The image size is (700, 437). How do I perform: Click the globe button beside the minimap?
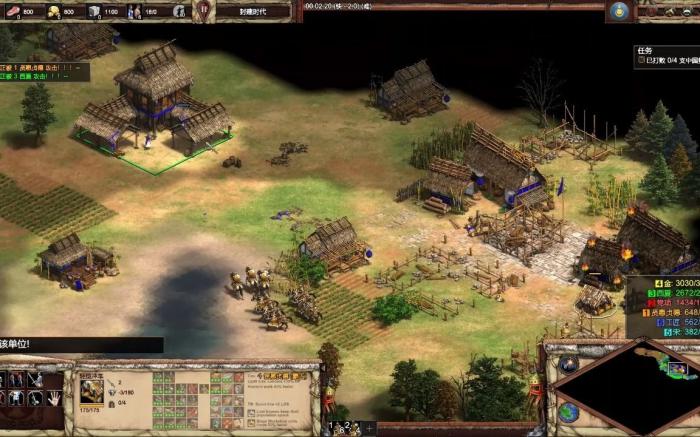[567, 412]
